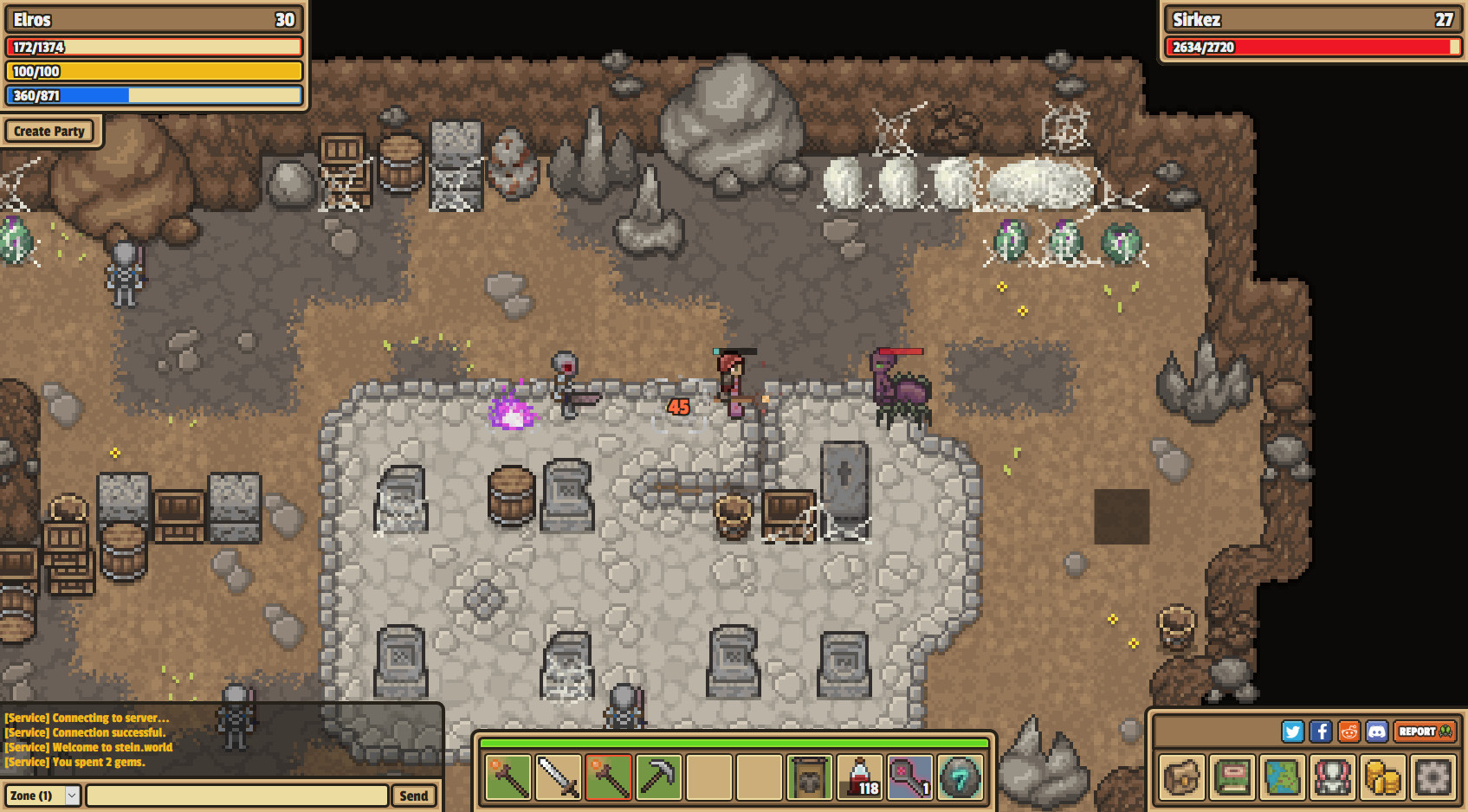Open the currency coins panel
This screenshot has height=812, width=1468.
pyautogui.click(x=1383, y=777)
